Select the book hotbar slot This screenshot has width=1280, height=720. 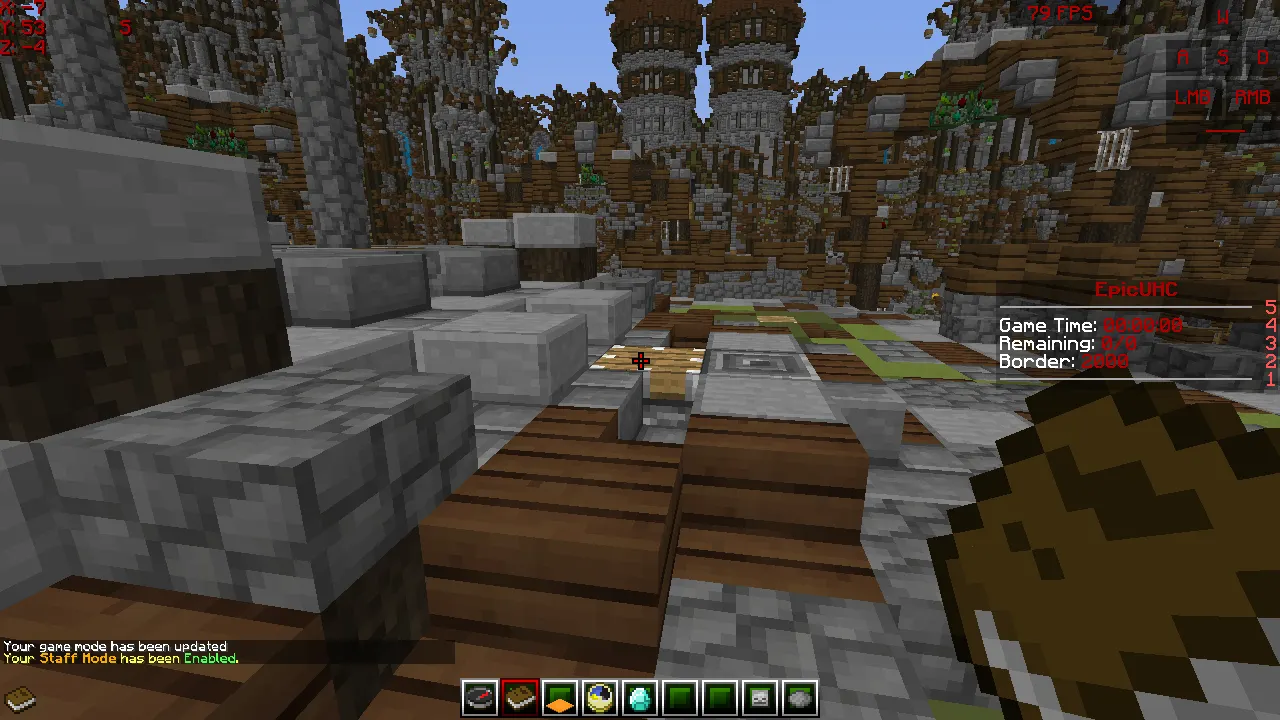(x=520, y=698)
